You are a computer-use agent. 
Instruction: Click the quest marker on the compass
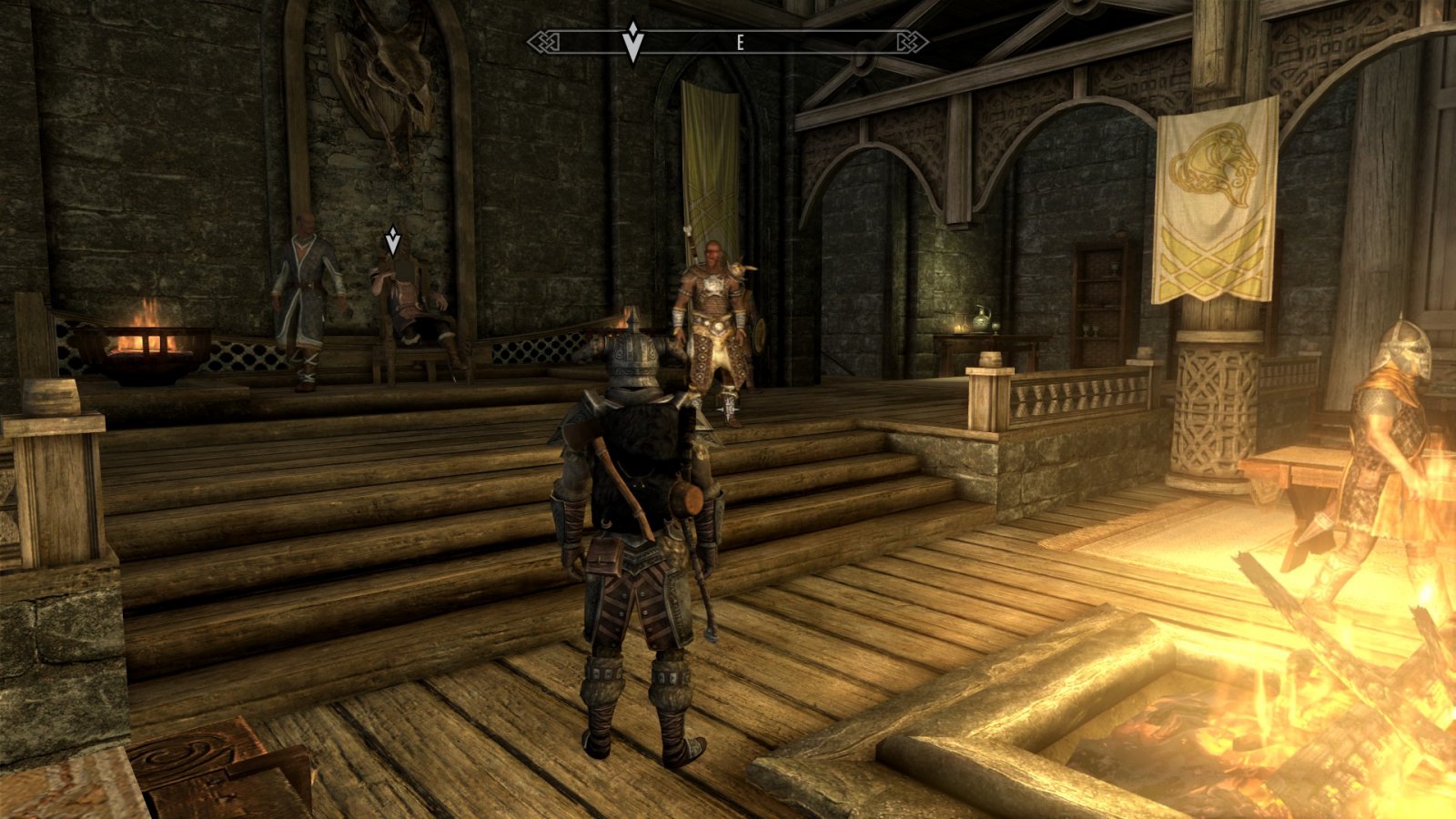[x=633, y=43]
